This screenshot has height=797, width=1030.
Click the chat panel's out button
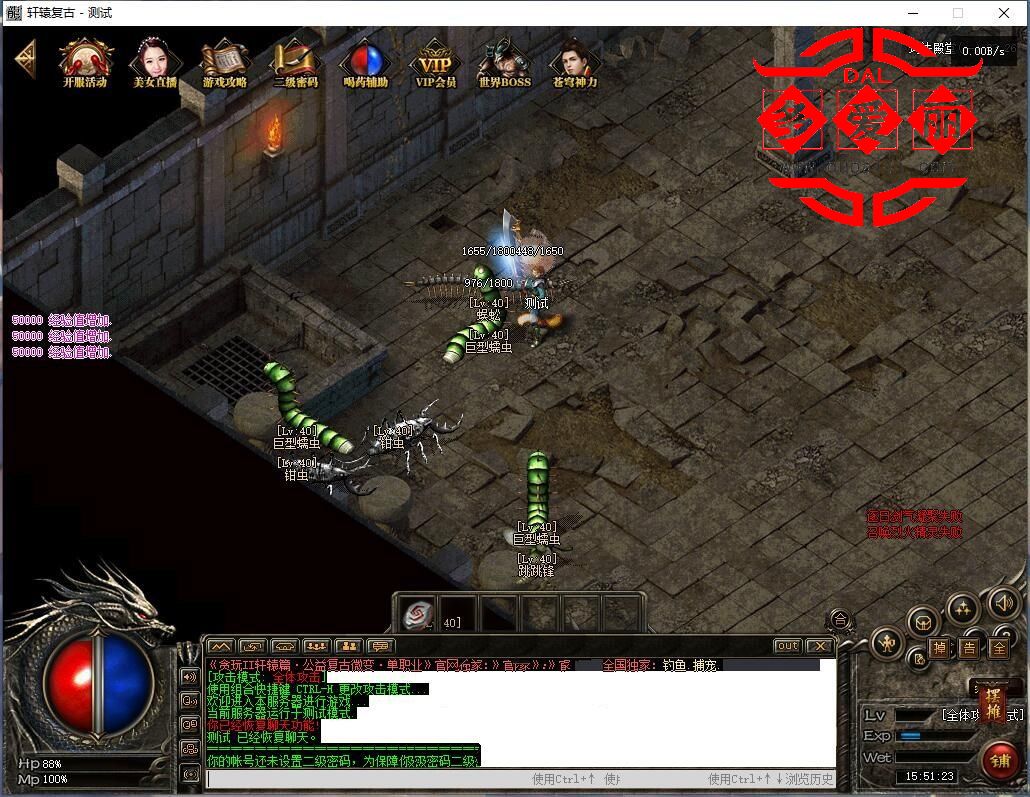coord(788,646)
